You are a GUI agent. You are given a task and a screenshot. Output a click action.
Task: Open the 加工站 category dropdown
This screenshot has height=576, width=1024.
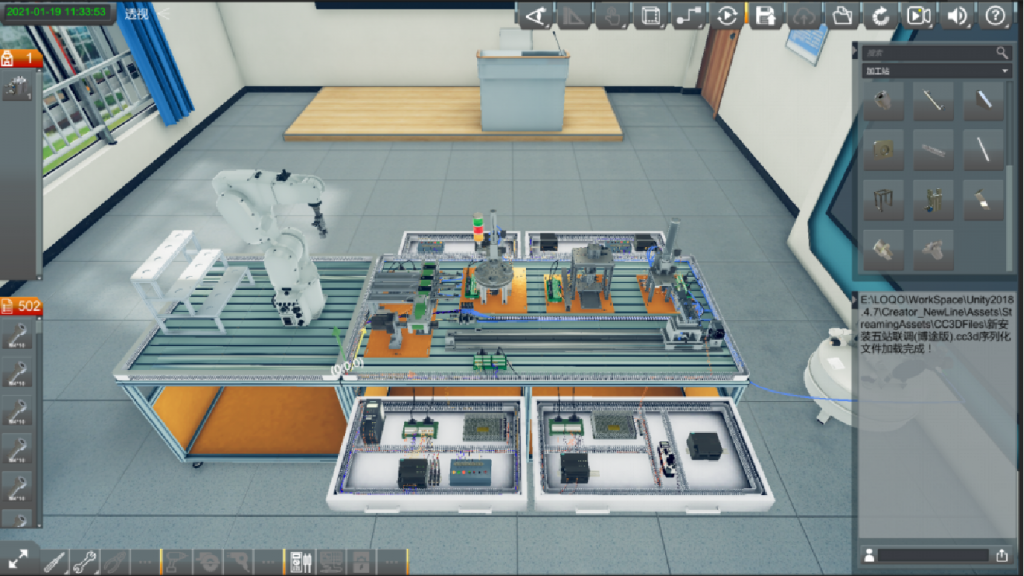tap(936, 71)
